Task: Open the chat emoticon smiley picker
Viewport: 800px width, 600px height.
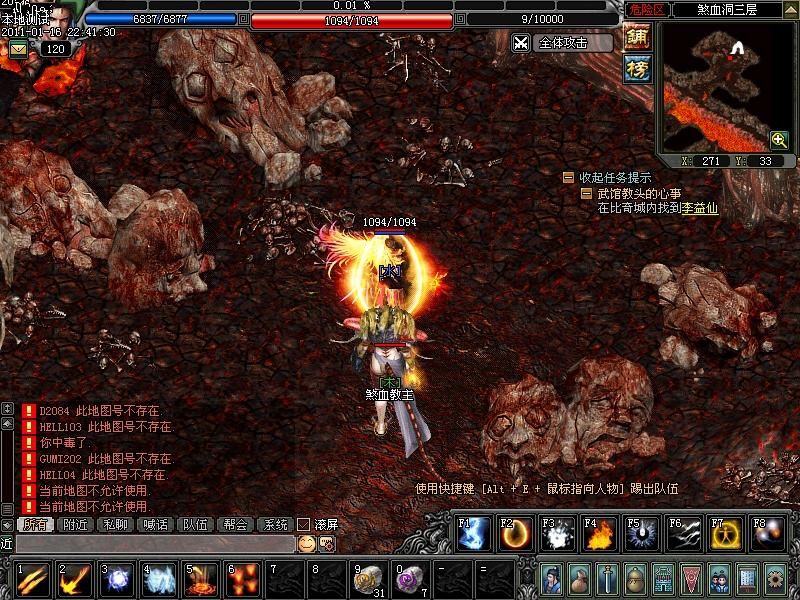Action: click(307, 543)
